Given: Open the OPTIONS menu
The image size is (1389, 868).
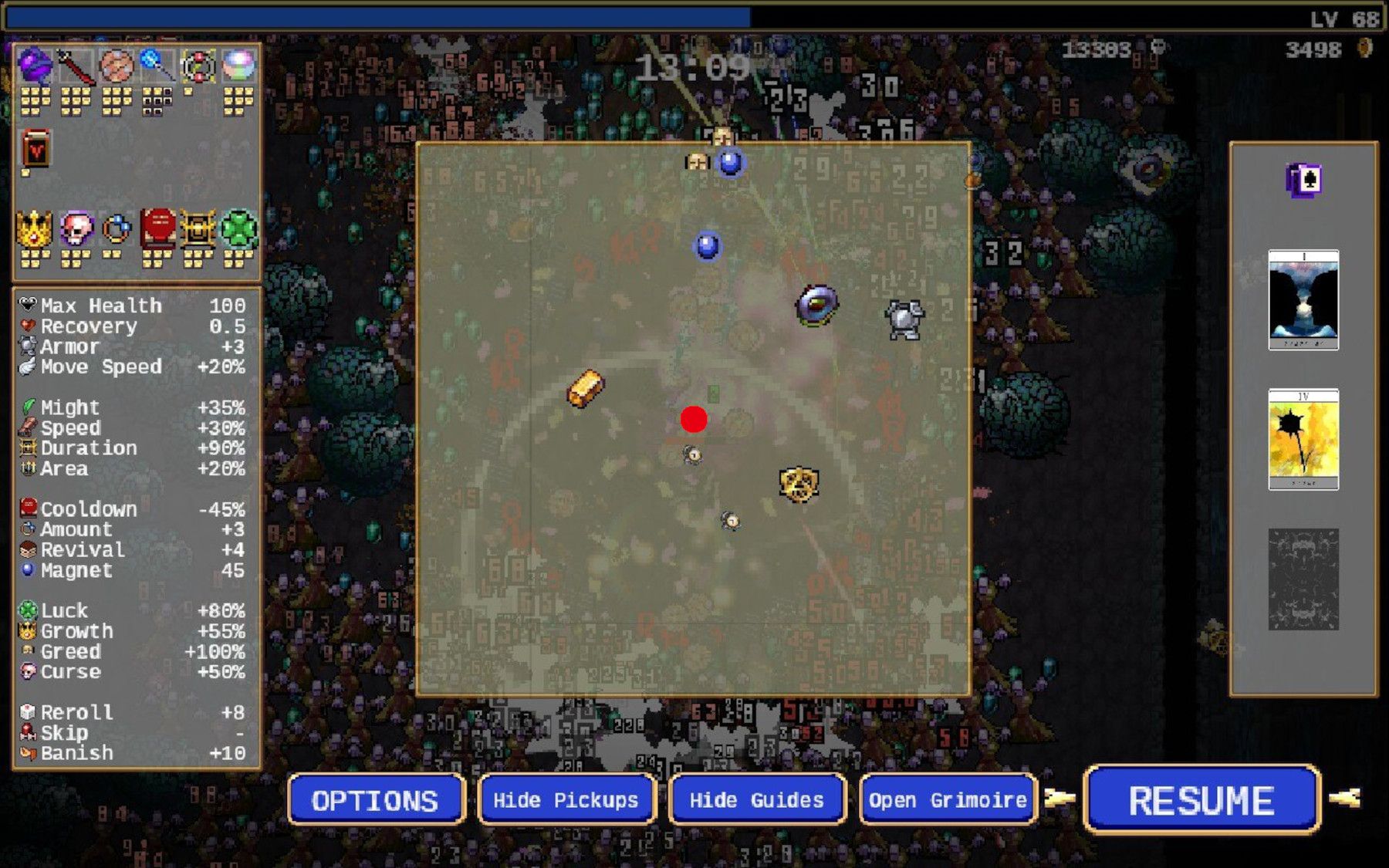Looking at the screenshot, I should point(376,800).
